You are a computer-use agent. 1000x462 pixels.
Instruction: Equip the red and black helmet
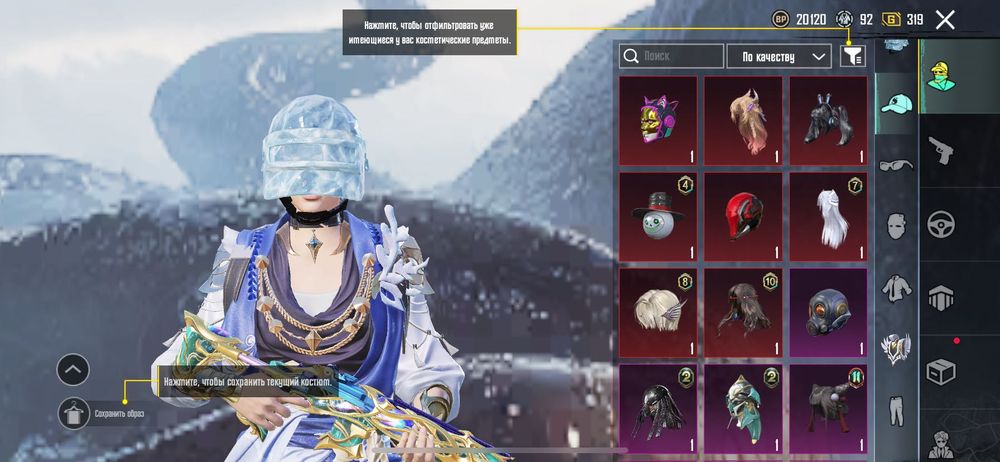743,216
